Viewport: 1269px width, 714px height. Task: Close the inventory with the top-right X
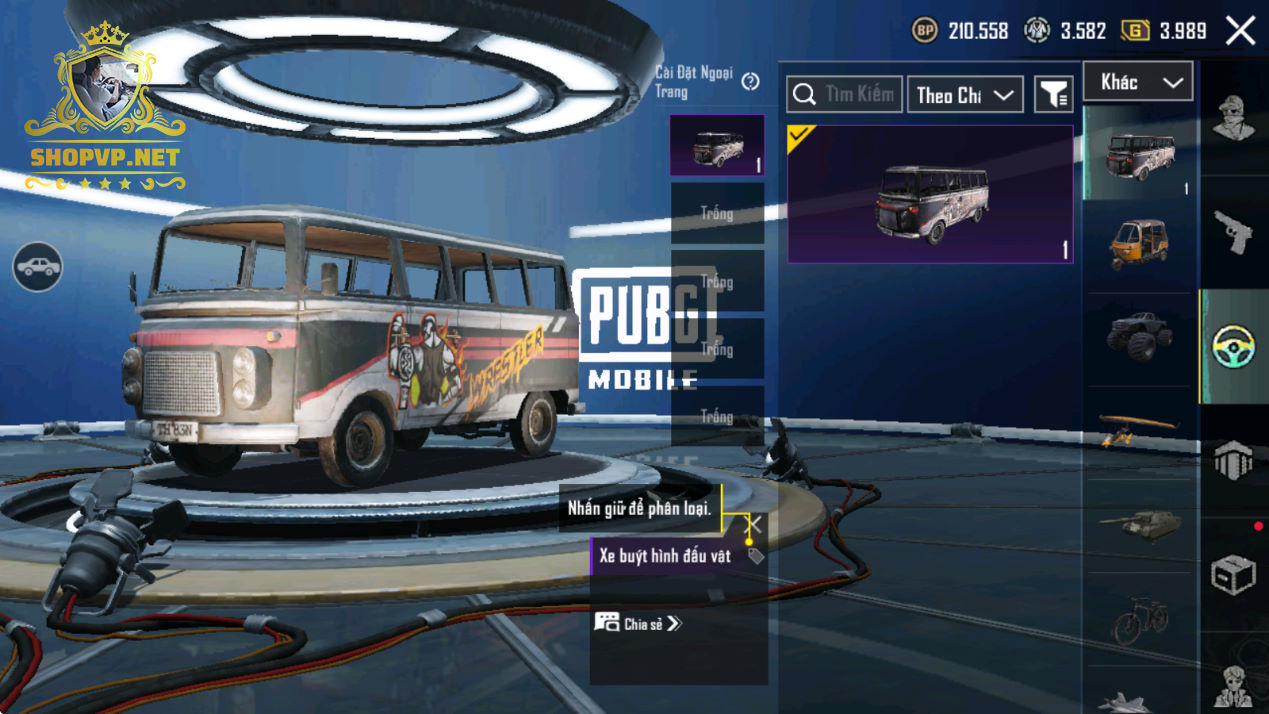[1240, 31]
